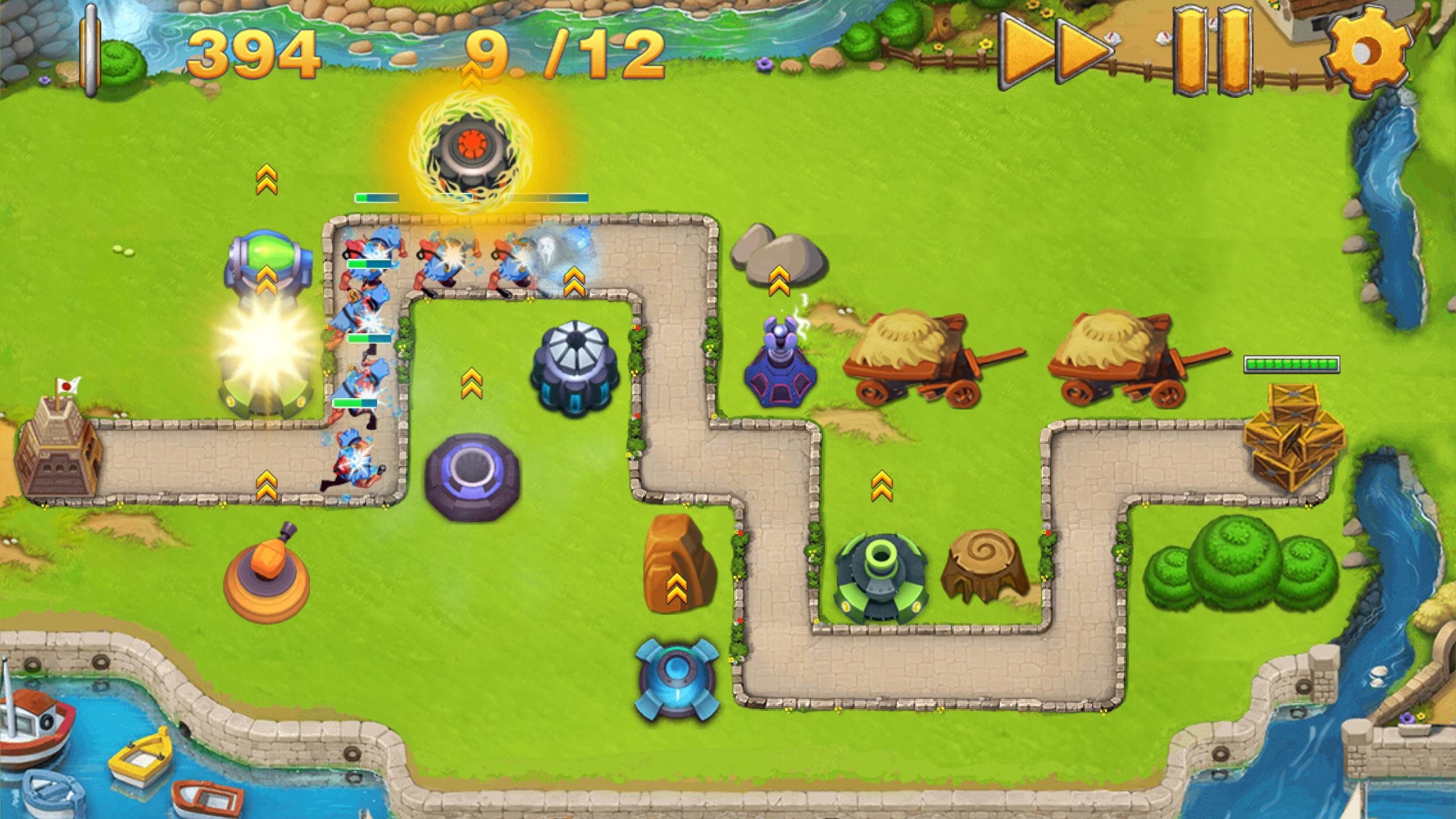Screen dimensions: 1456x819
Task: Click the gold counter showing 394
Action: coord(256,54)
